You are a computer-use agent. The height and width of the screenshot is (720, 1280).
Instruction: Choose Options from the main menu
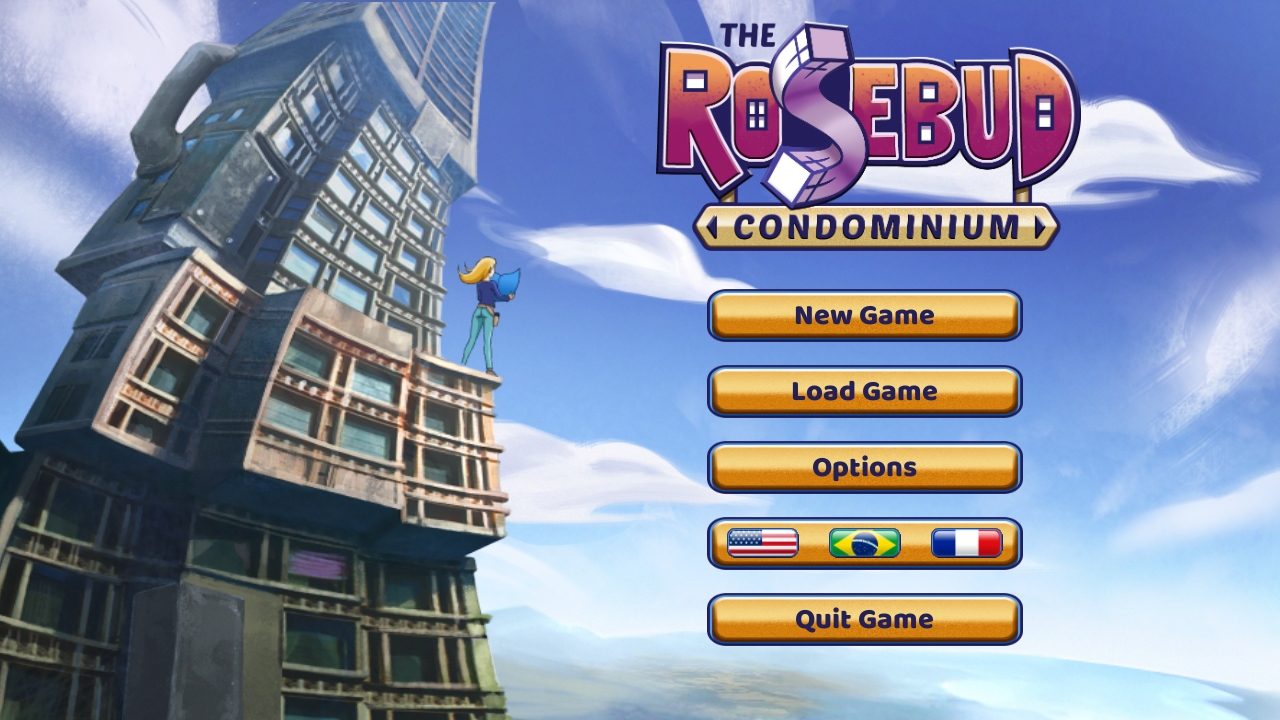(x=864, y=466)
